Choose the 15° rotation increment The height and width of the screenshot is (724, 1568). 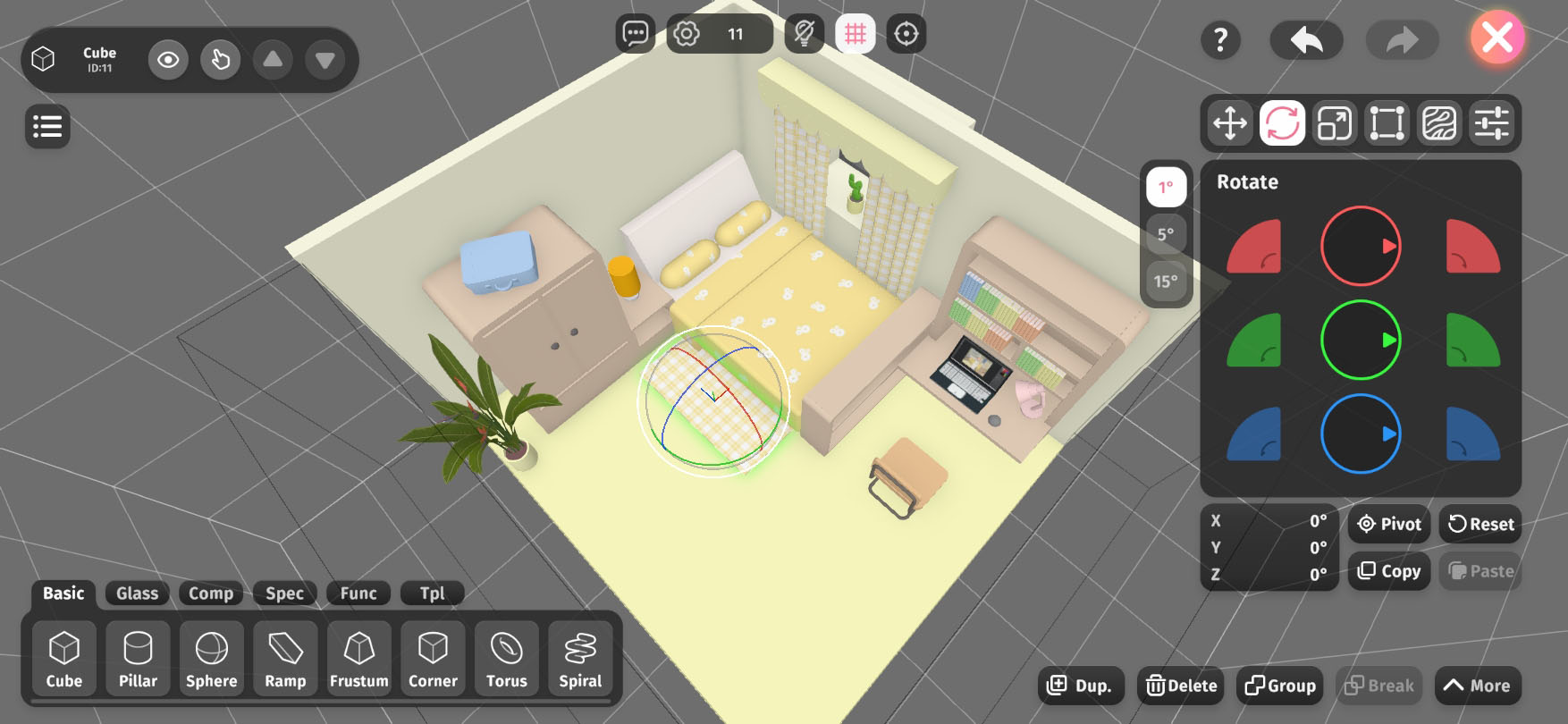[x=1166, y=282]
